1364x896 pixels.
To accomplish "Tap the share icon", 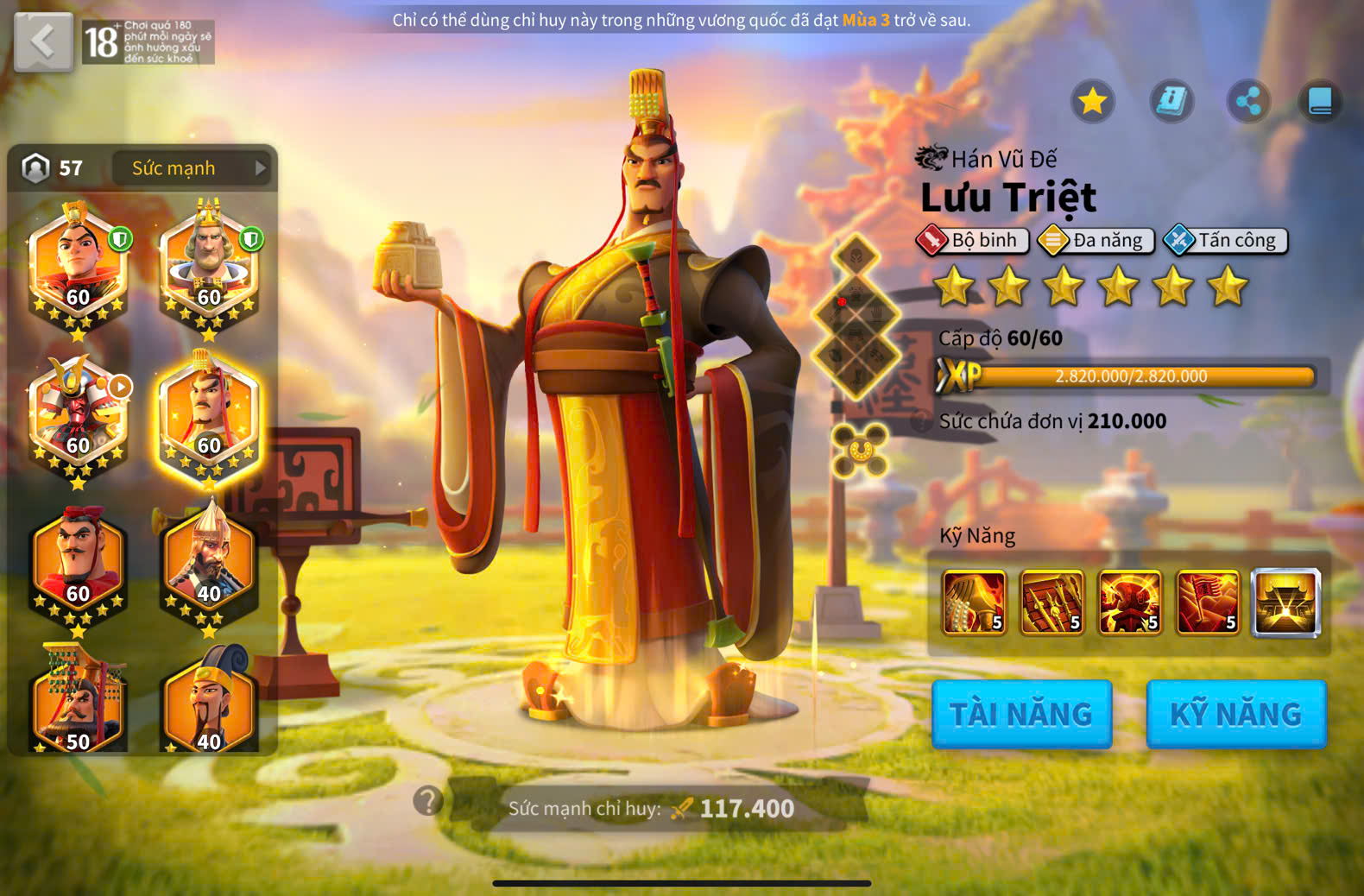I will pyautogui.click(x=1248, y=102).
